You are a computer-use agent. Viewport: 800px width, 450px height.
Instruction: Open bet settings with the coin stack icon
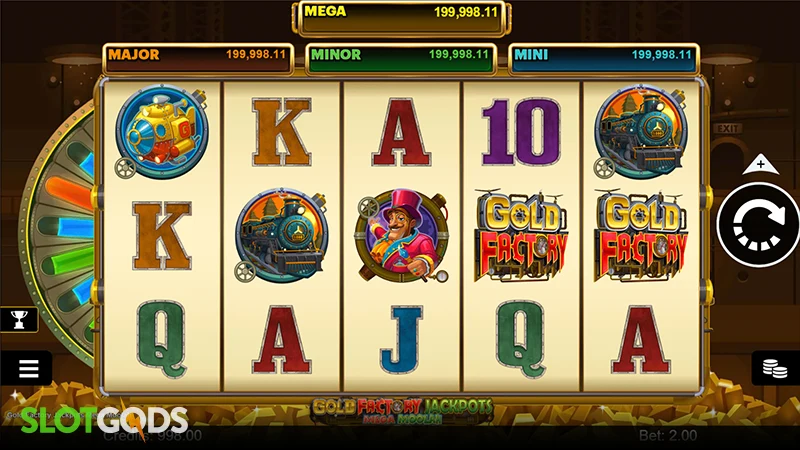(x=773, y=368)
